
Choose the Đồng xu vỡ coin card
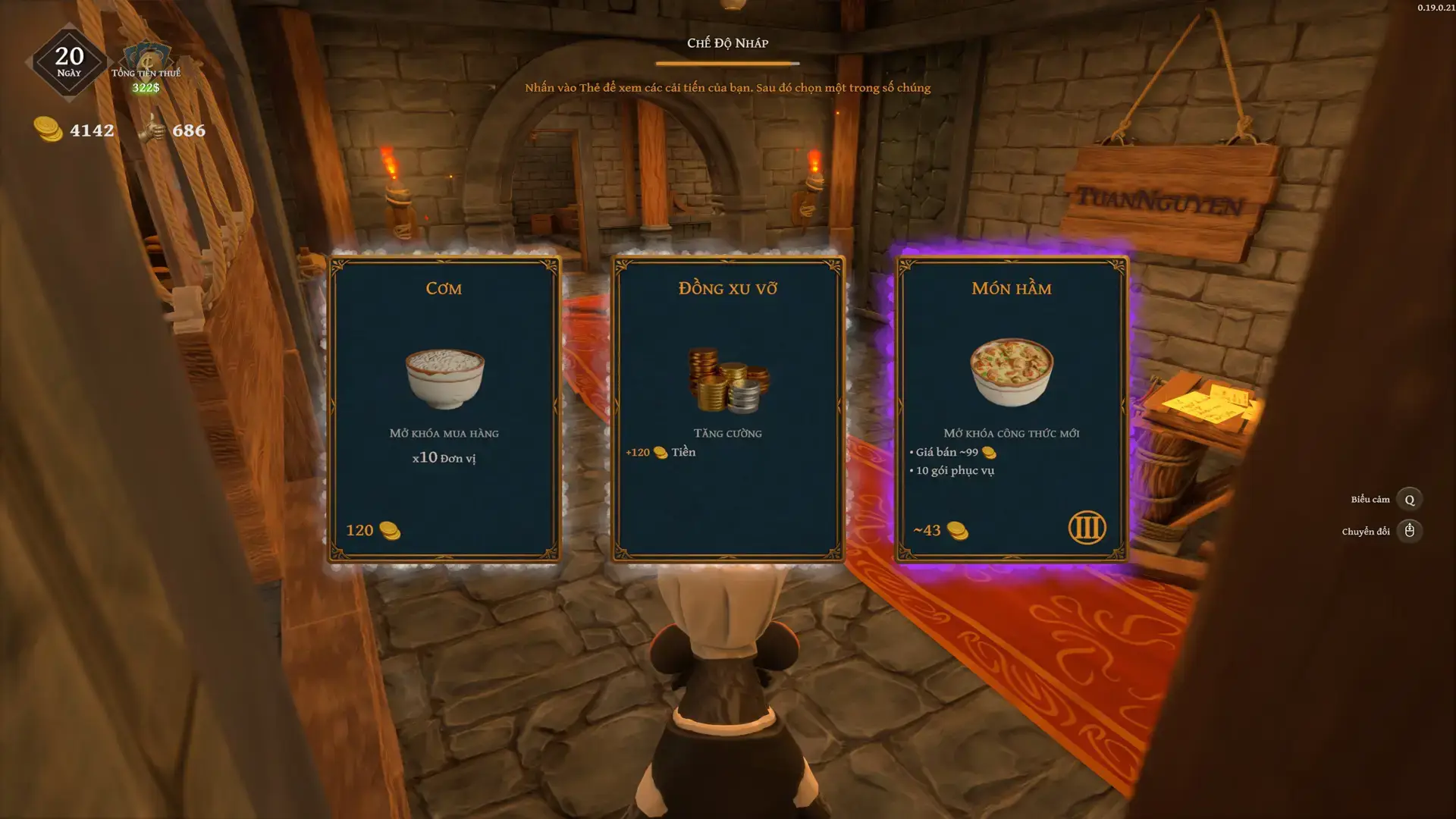[x=727, y=409]
